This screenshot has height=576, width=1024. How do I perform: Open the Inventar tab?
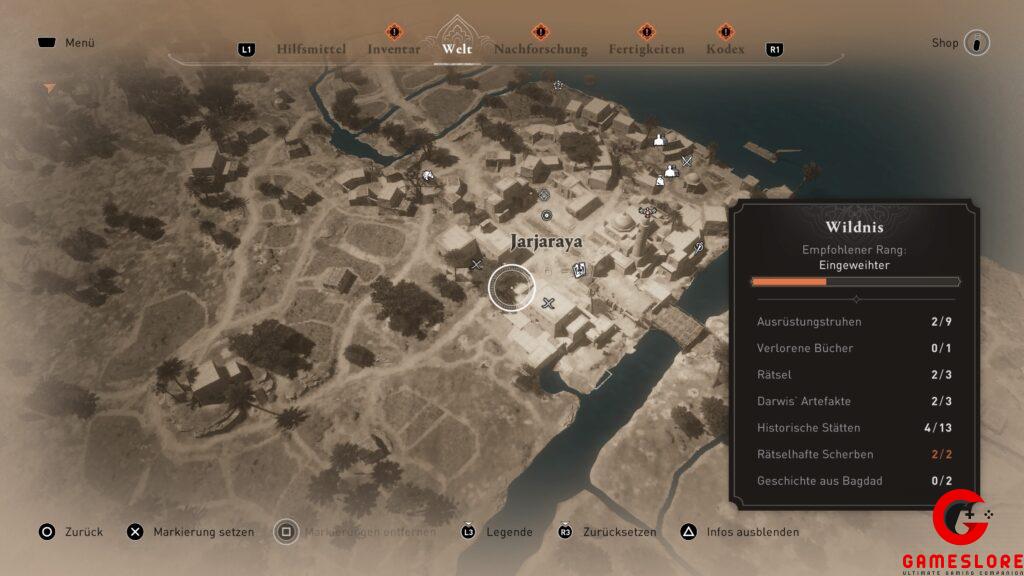pyautogui.click(x=393, y=49)
